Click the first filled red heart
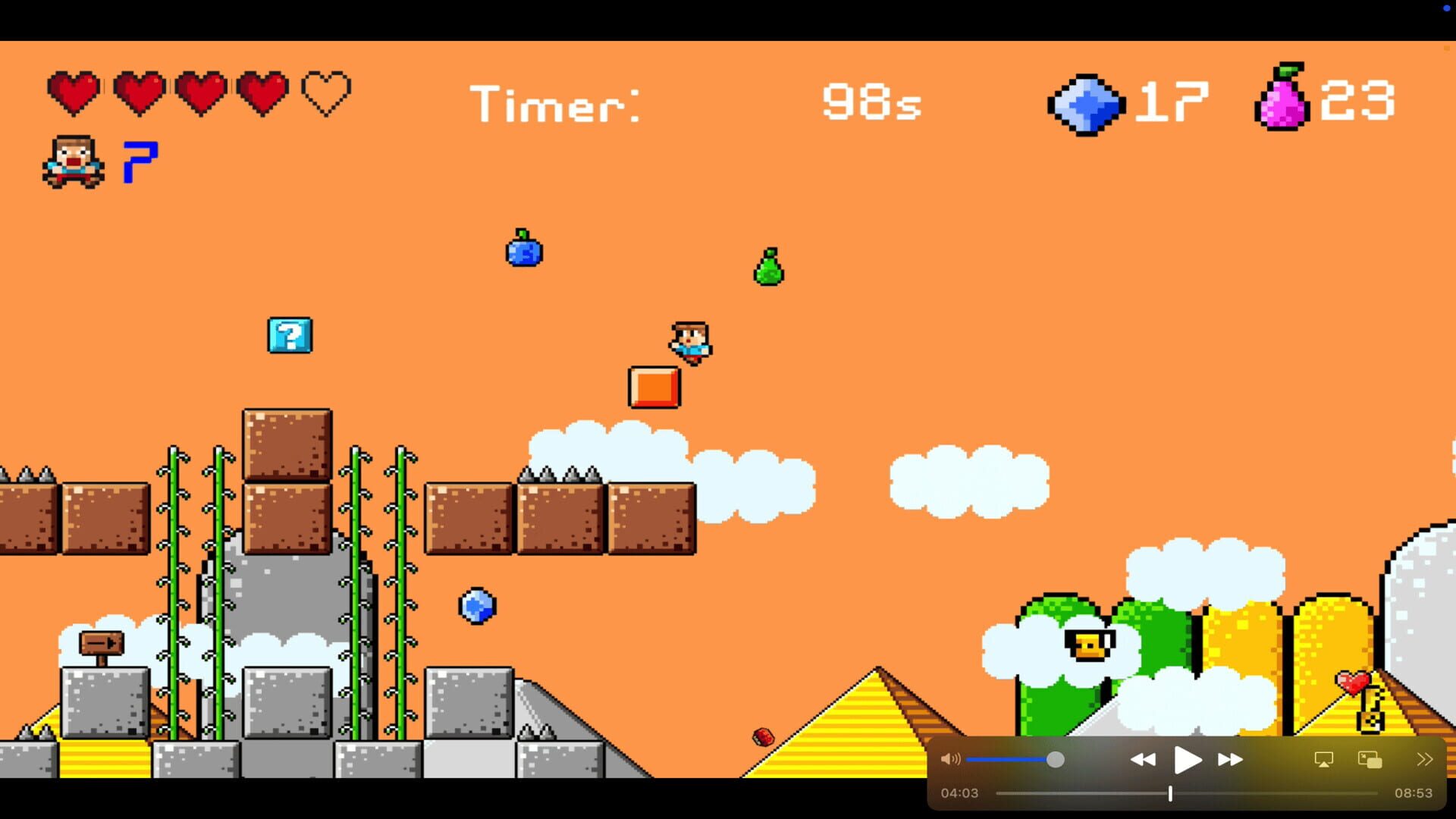Image resolution: width=1456 pixels, height=819 pixels. pos(73,92)
